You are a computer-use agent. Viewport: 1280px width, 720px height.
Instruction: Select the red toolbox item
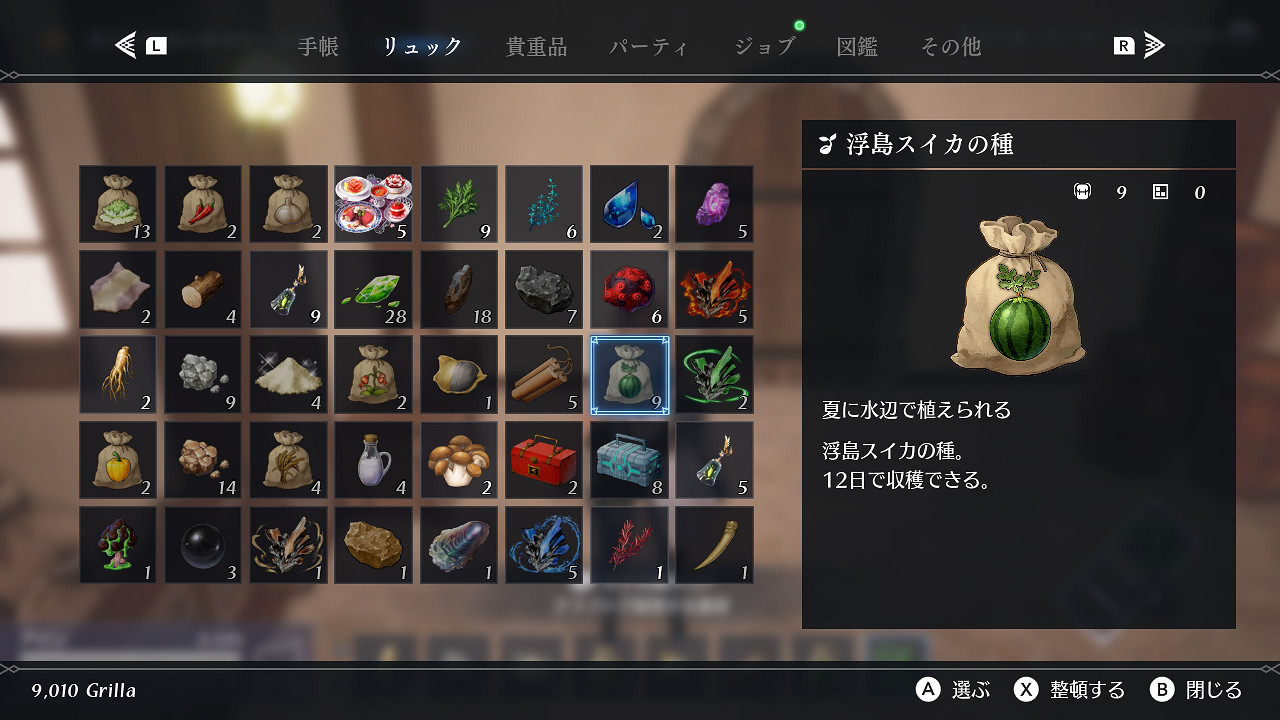543,460
